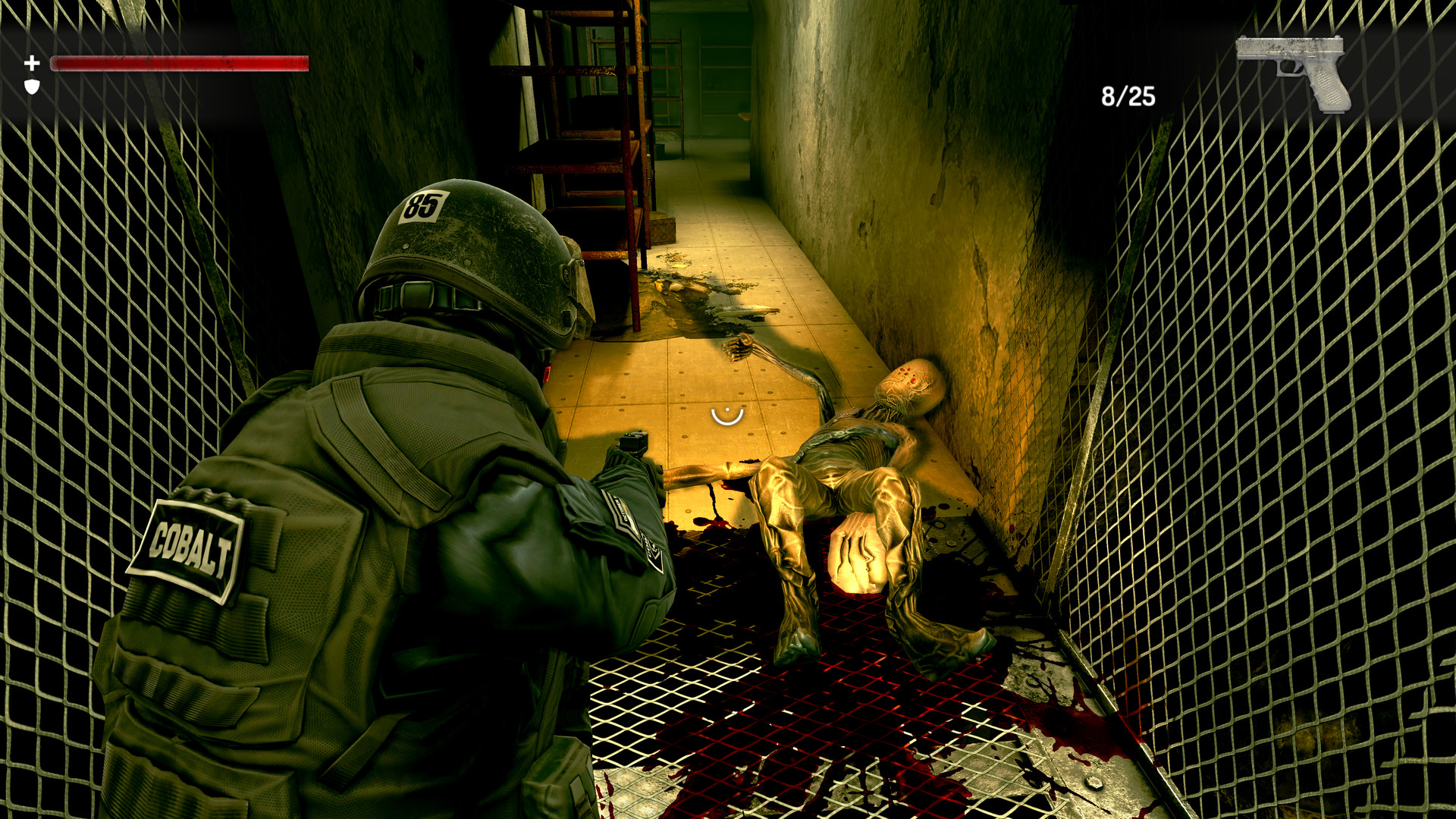Viewport: 1456px width, 819px height.
Task: Toggle the ammo counter visibility
Action: [1128, 95]
